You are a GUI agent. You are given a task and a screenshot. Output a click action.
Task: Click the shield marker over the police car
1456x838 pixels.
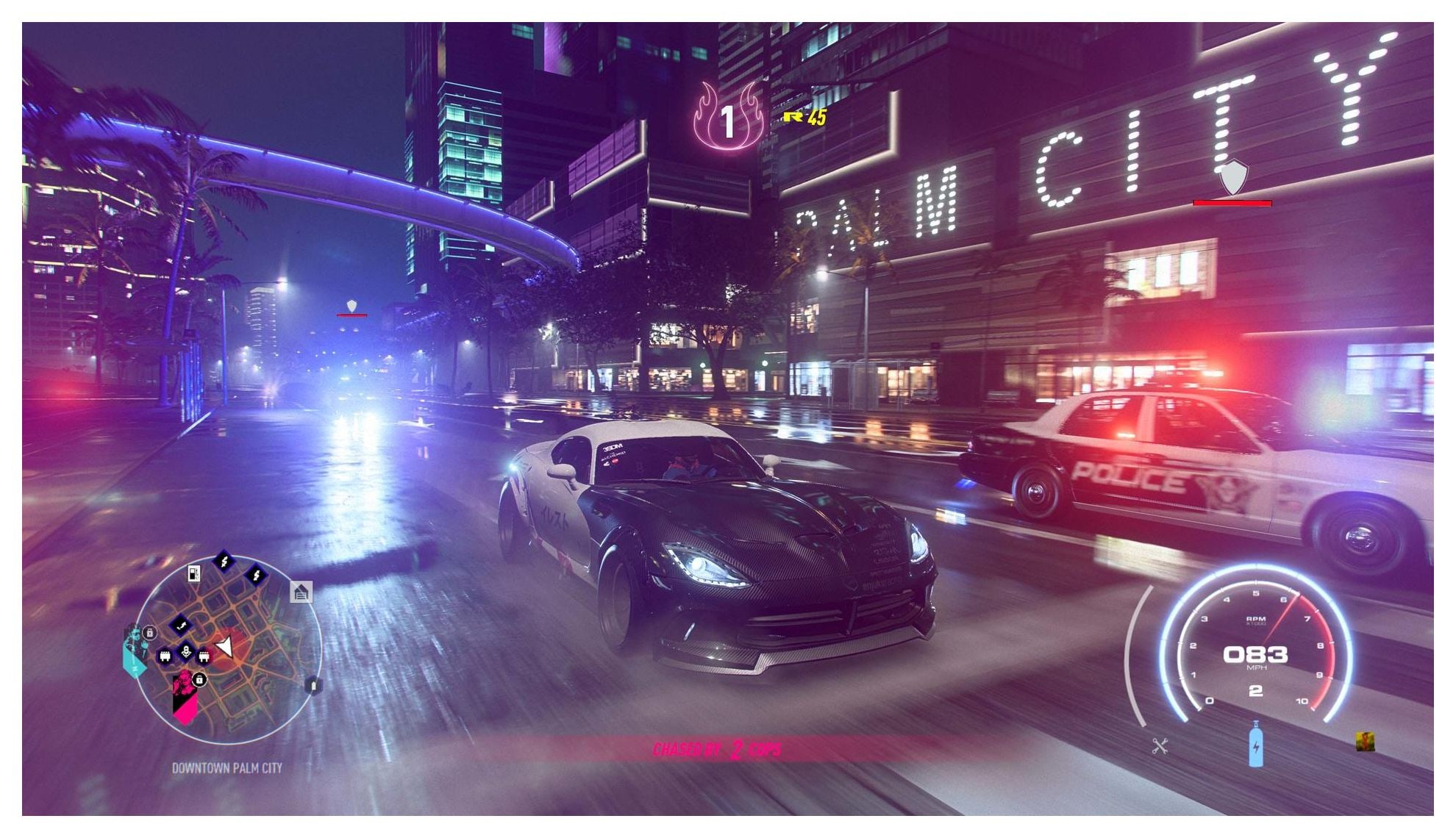pos(1233,176)
